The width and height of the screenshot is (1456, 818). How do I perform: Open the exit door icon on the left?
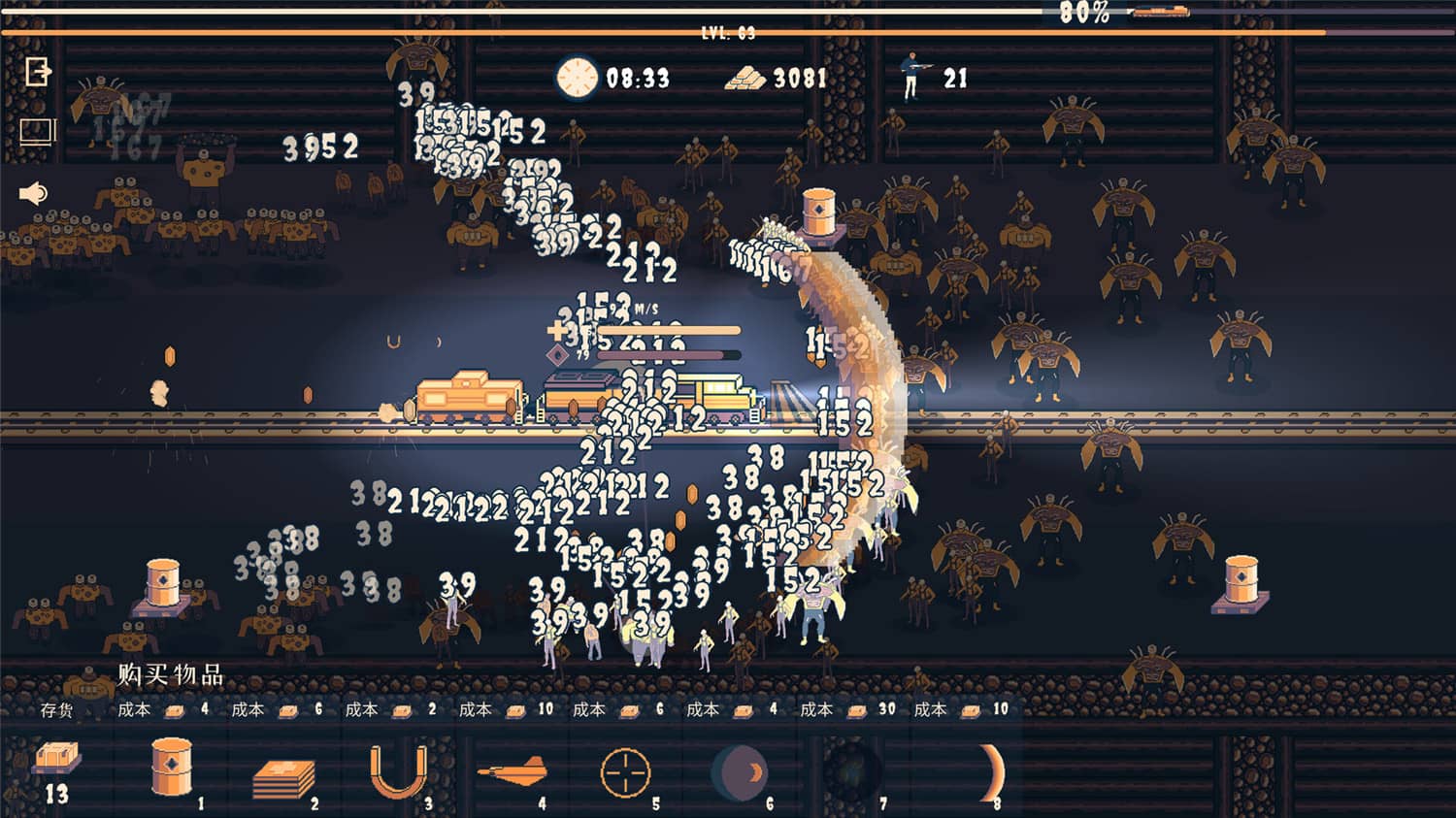click(36, 70)
